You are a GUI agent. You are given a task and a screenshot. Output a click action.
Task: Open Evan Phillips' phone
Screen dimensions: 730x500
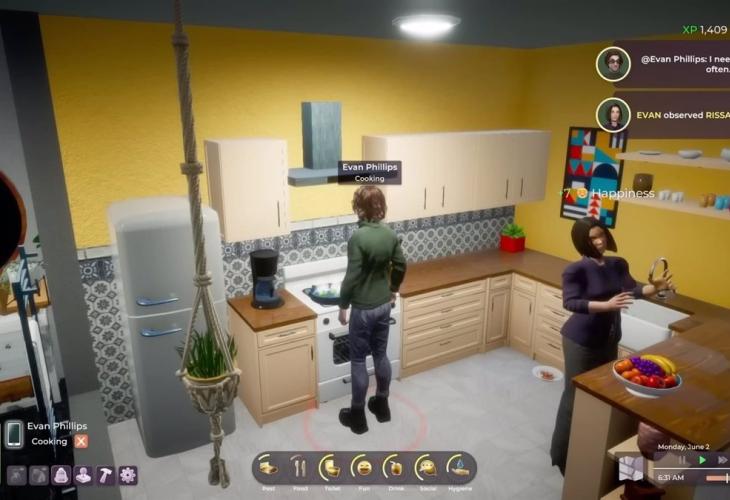(x=14, y=433)
